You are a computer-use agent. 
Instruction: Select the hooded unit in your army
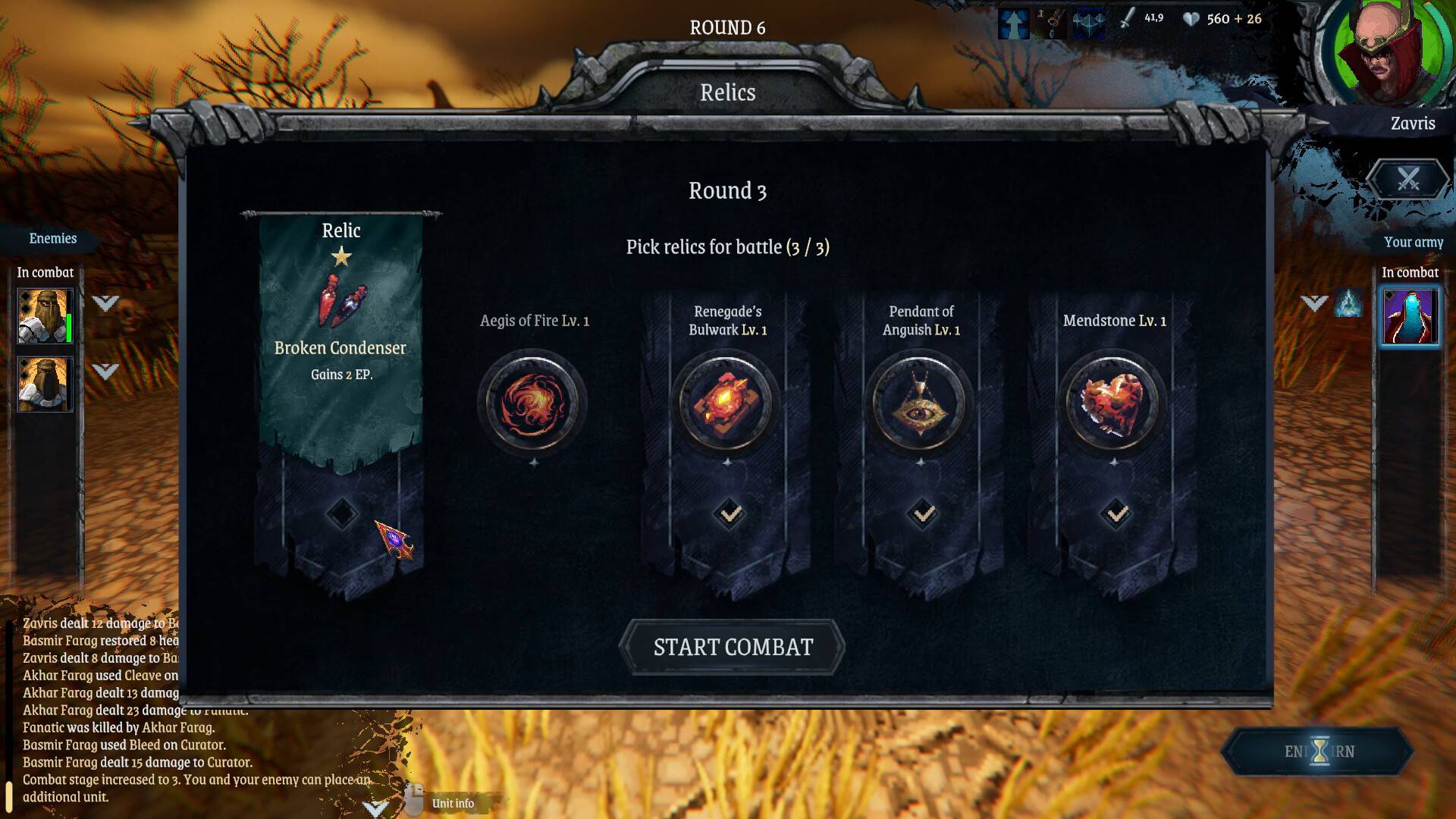[x=1410, y=316]
